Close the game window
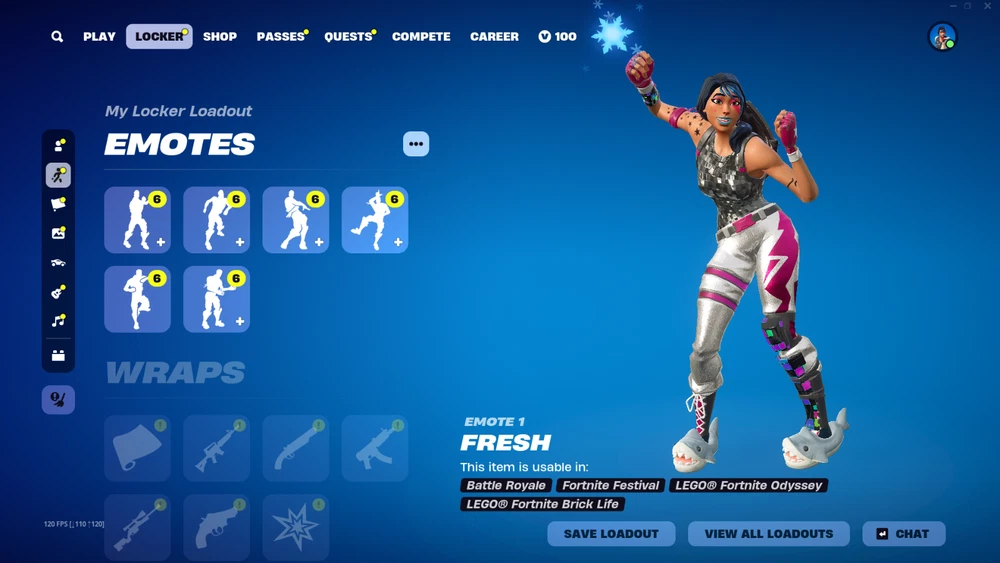Viewport: 1000px width, 563px height. tap(987, 6)
